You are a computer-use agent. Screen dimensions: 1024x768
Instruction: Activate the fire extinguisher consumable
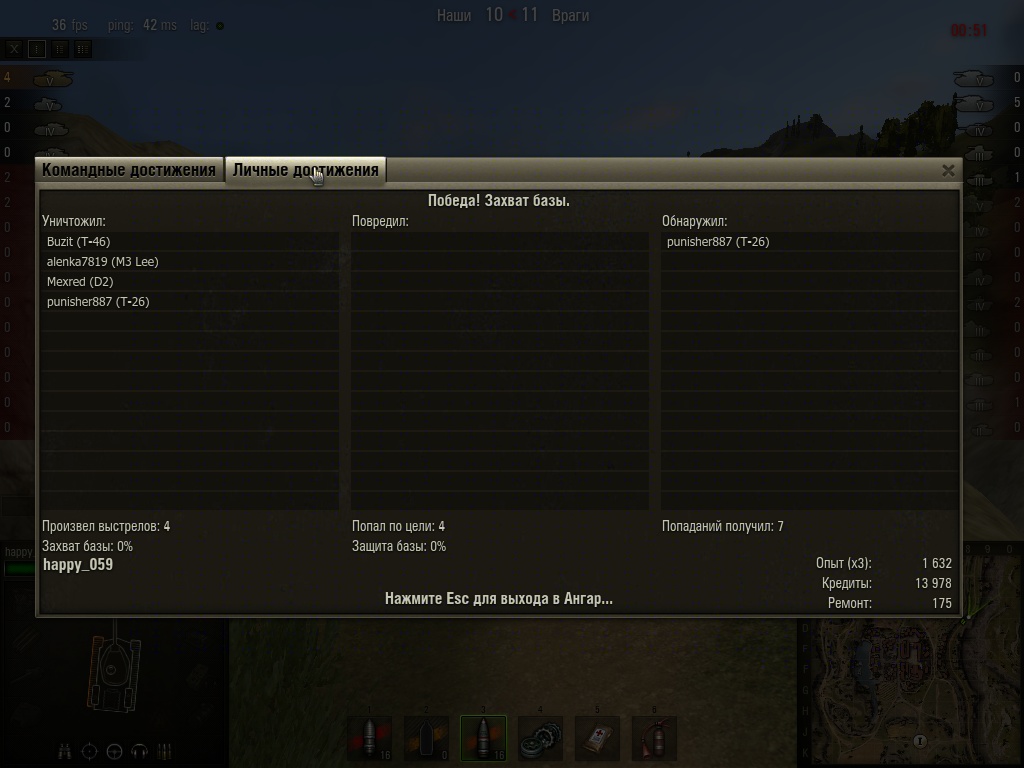point(654,739)
